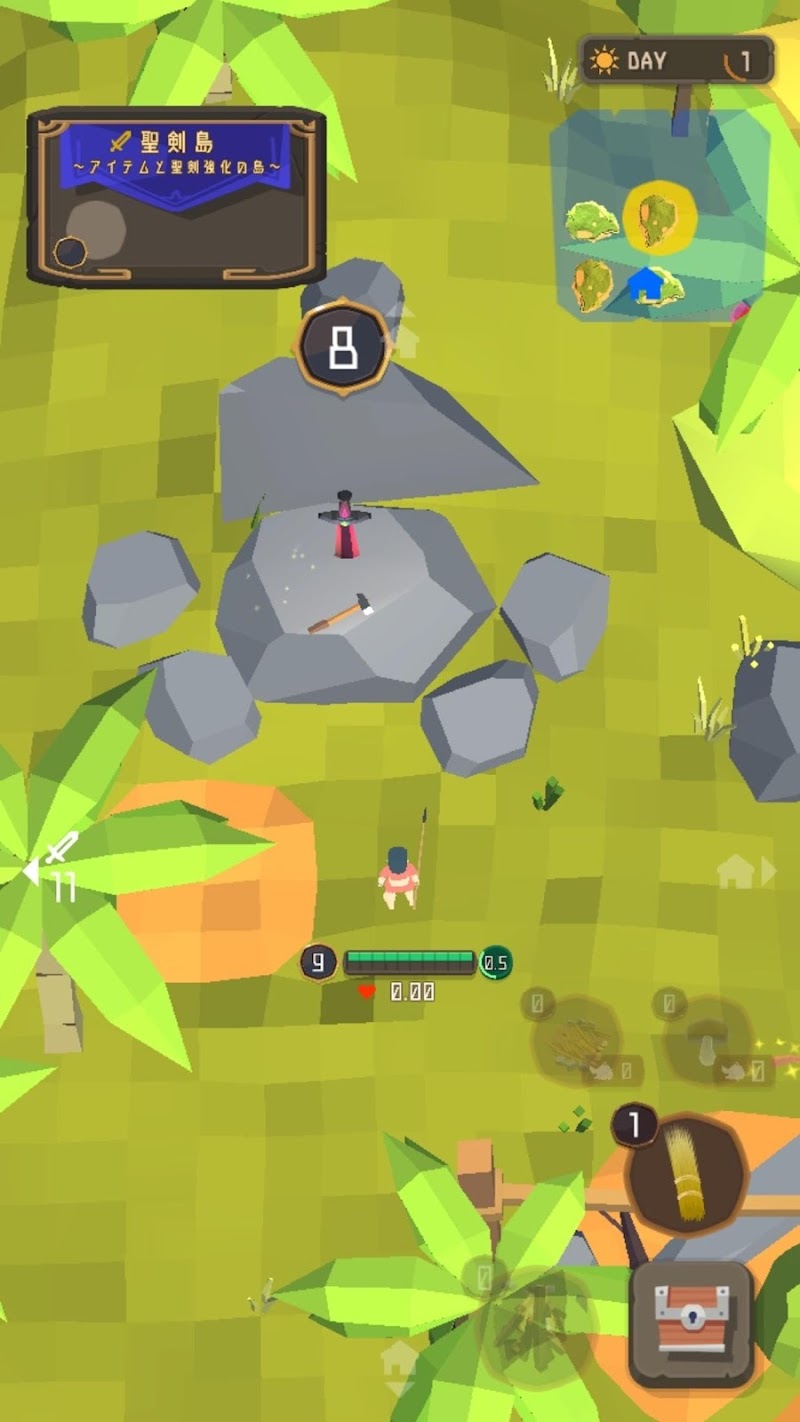Viewport: 800px width, 1422px height.
Task: Choose the blue home island marker
Action: (x=656, y=284)
